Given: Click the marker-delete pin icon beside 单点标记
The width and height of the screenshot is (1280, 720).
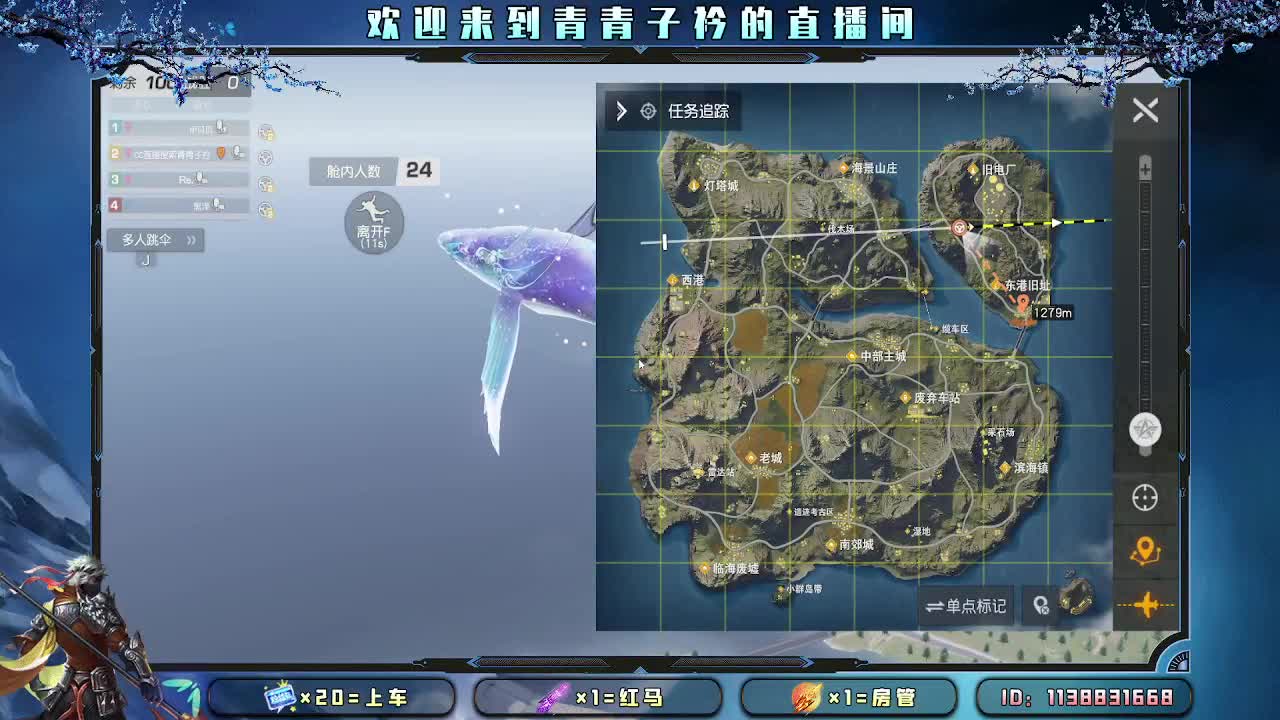Looking at the screenshot, I should click(1042, 605).
